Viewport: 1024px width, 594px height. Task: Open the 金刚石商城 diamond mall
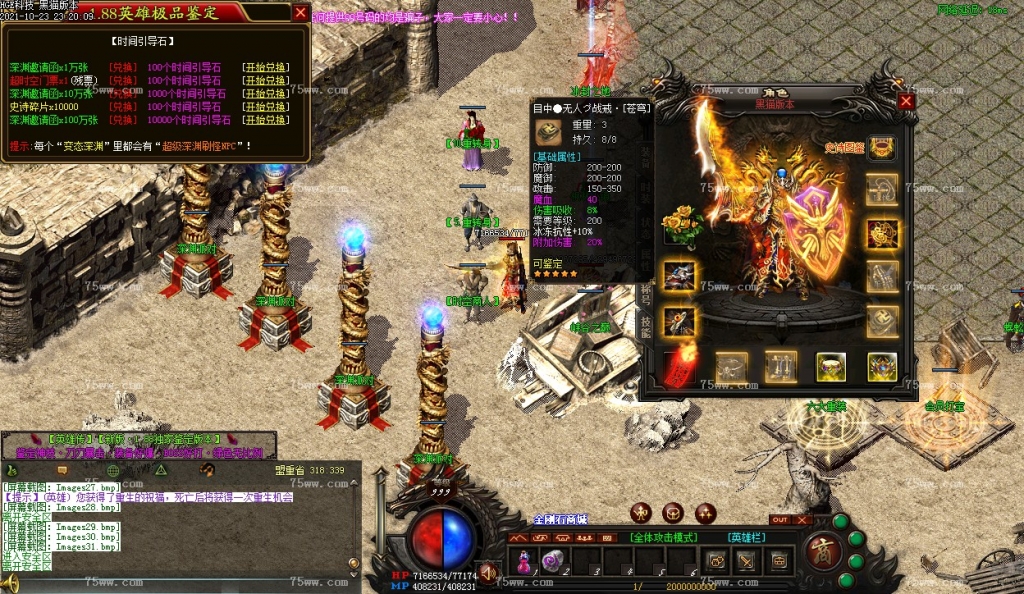[x=560, y=519]
